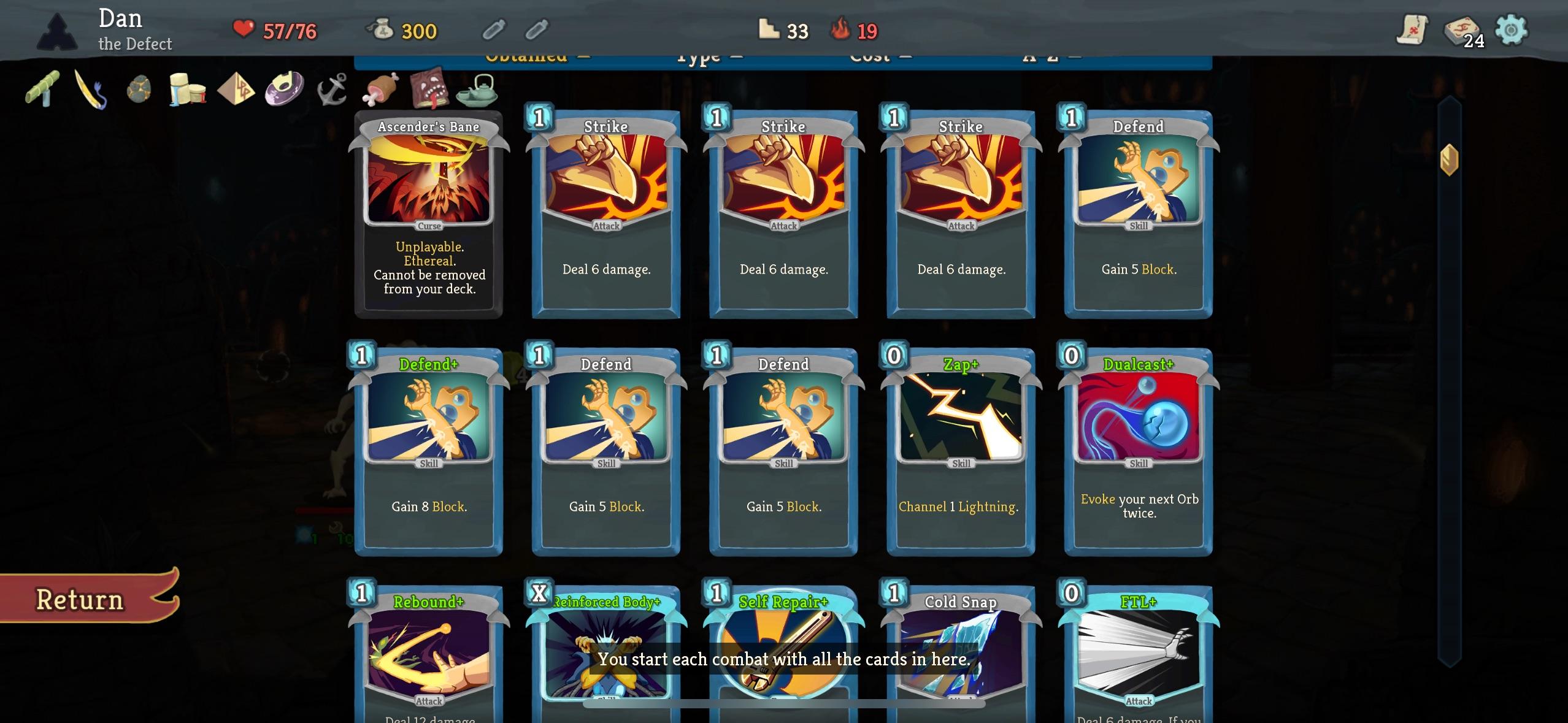The image size is (1568, 723).
Task: Click the tongue-book Necronomicon relic
Action: click(429, 90)
